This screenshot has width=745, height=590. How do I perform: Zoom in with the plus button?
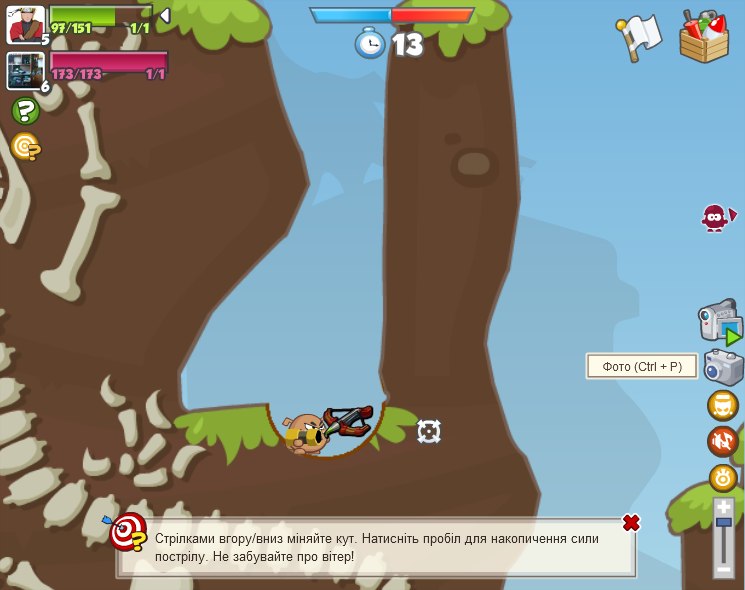(723, 507)
